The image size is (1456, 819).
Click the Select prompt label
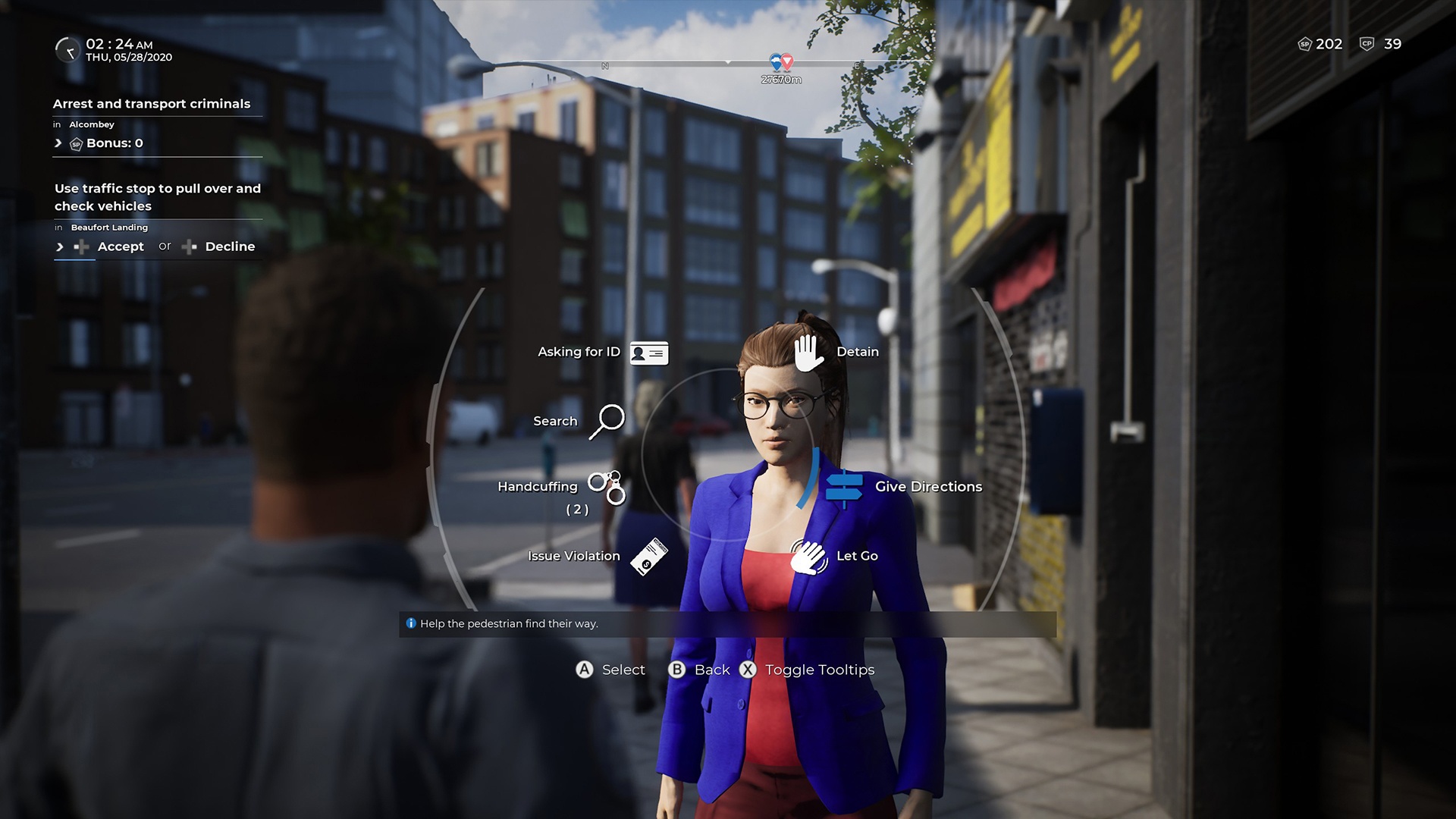tap(623, 670)
